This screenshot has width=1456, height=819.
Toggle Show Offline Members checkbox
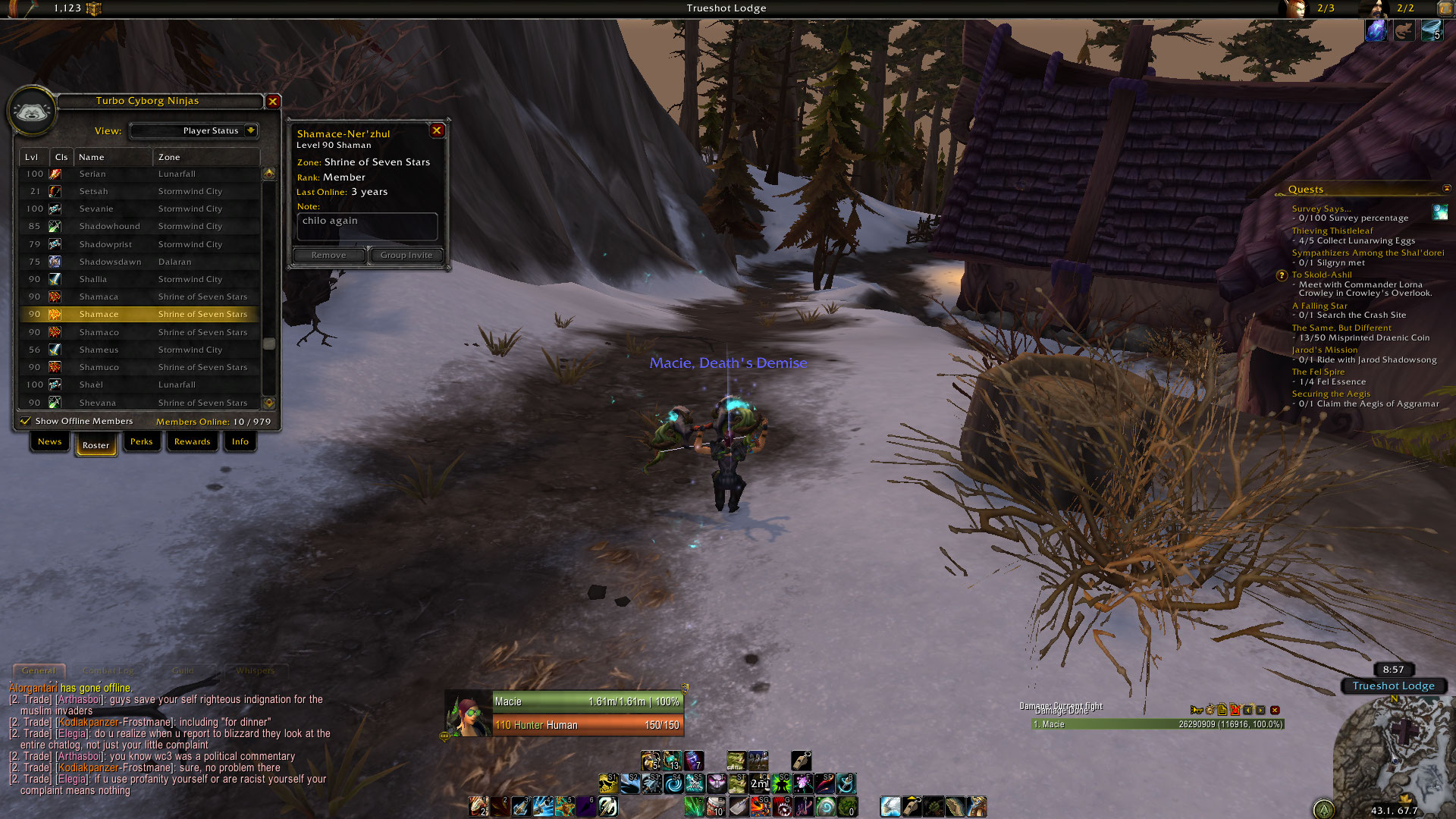pos(26,421)
